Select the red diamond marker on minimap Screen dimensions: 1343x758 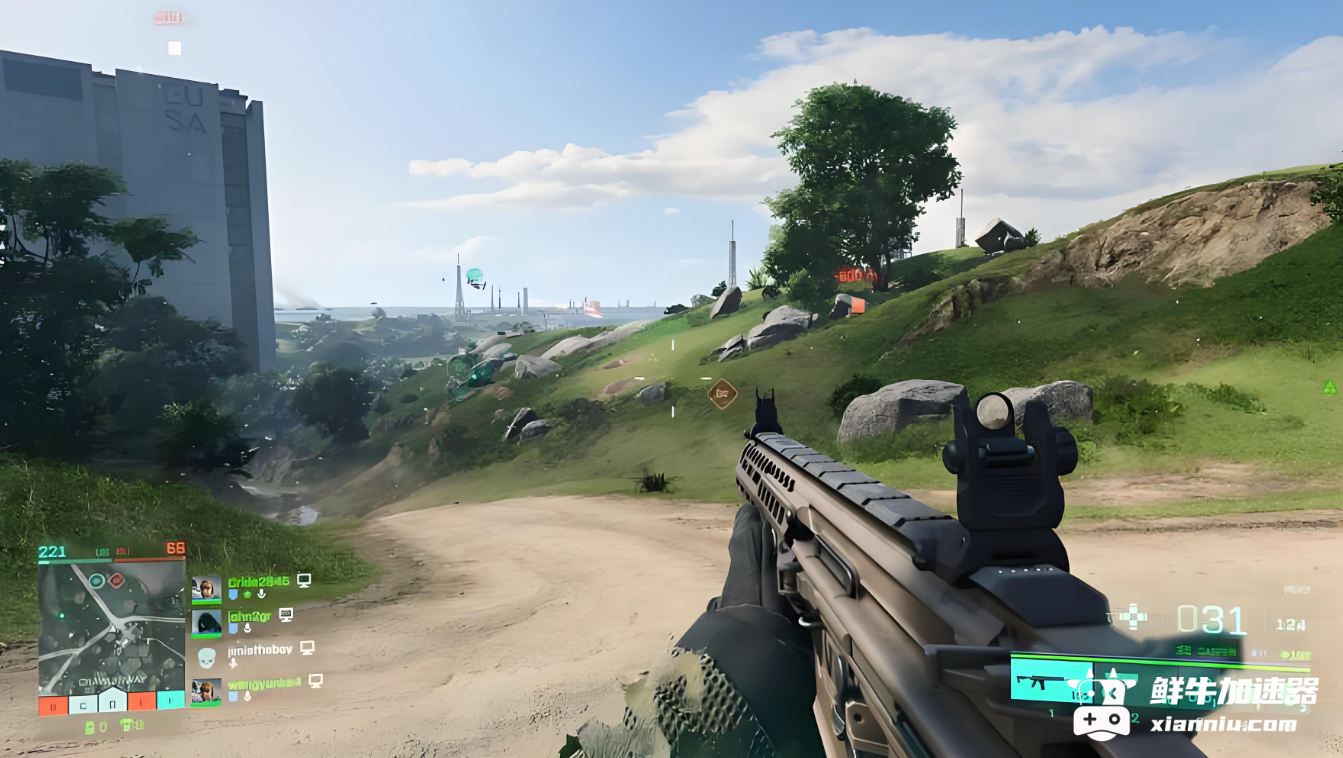tap(116, 580)
